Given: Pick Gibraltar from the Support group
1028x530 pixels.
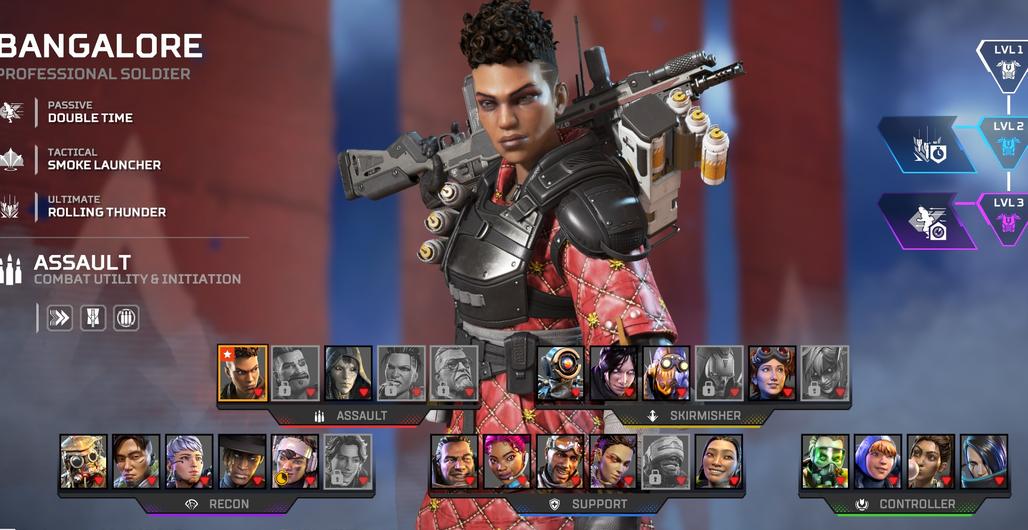Looking at the screenshot, I should tap(455, 461).
